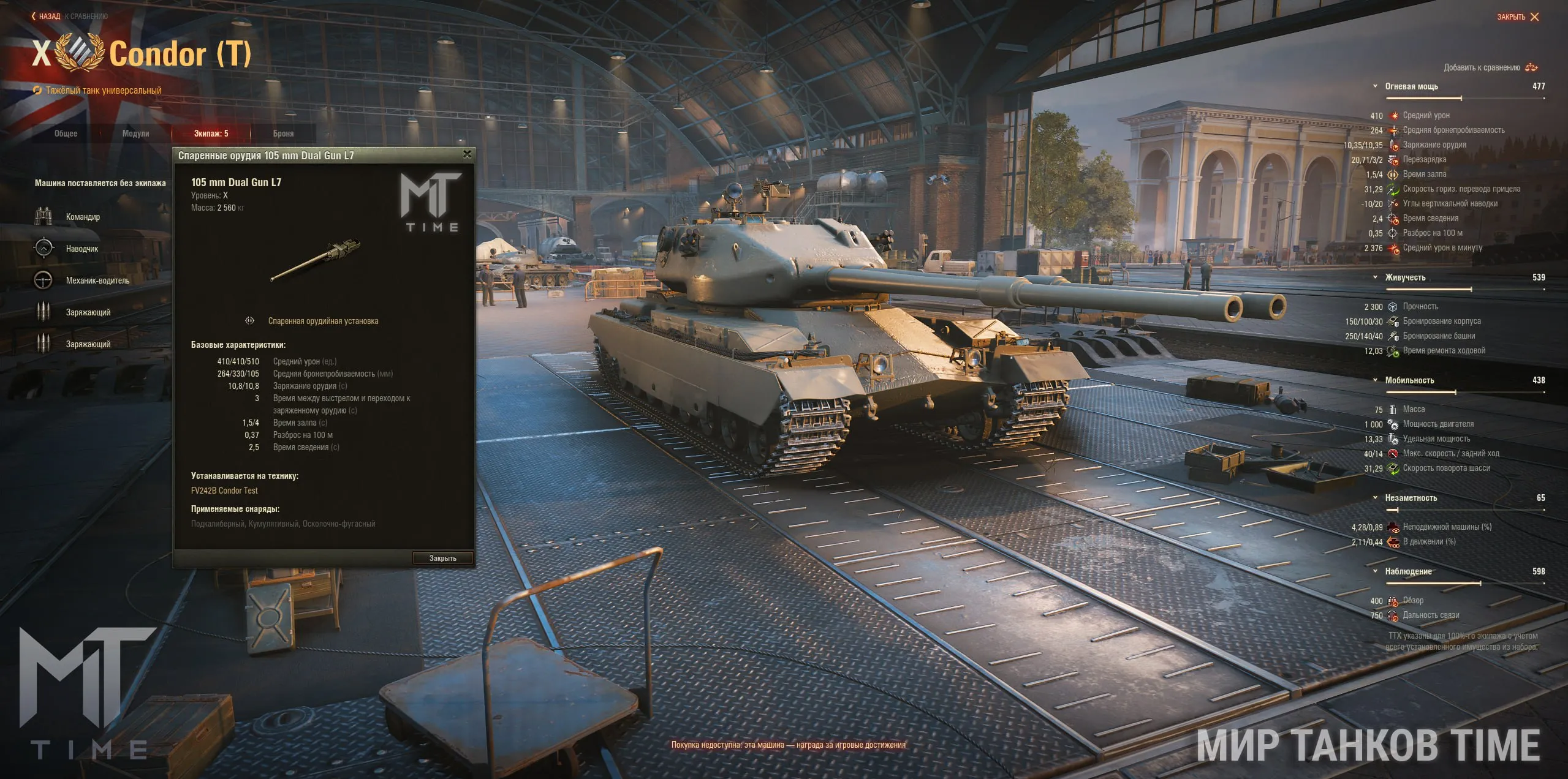The image size is (1568, 779).
Task: Select the Экипаж: 5 tab
Action: (211, 134)
